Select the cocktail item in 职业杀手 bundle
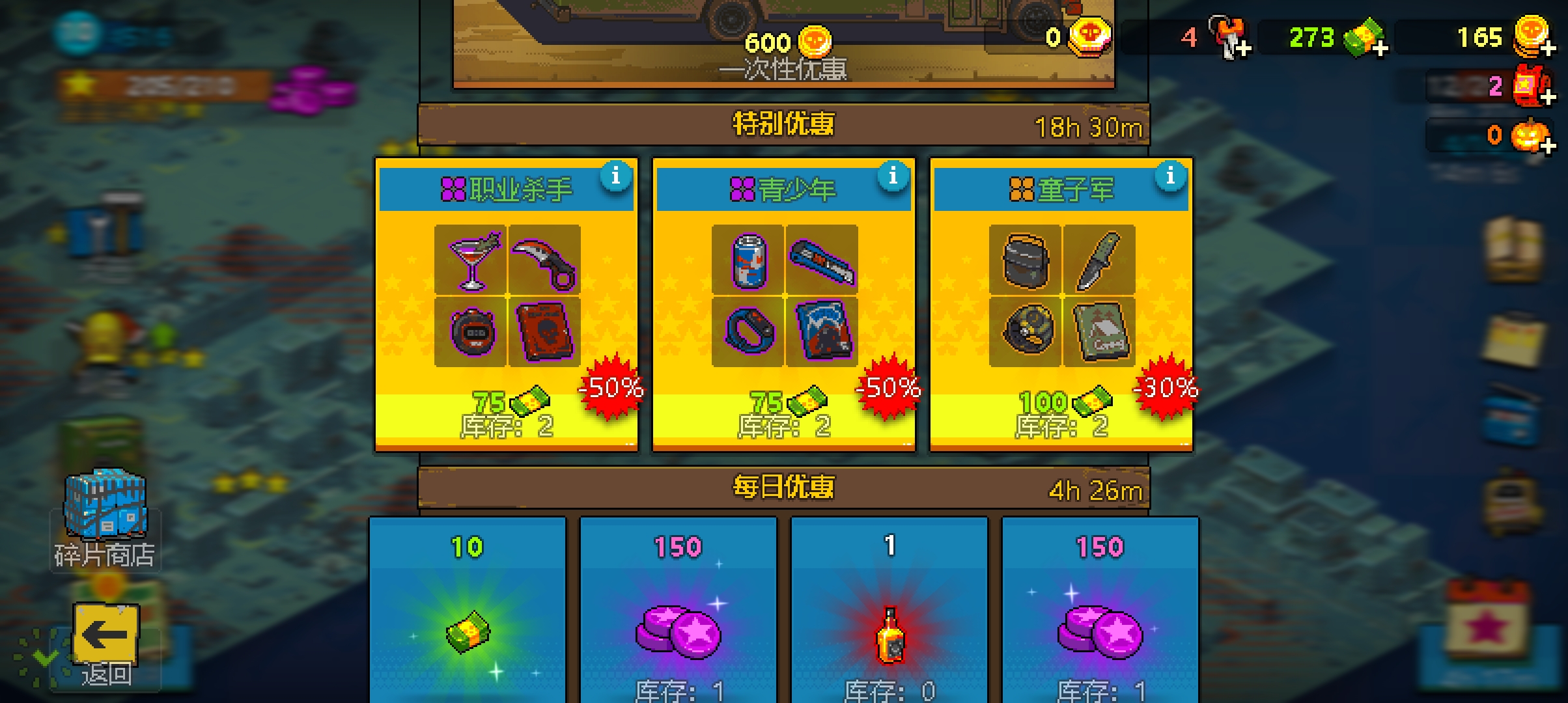The height and width of the screenshot is (703, 1568). point(471,260)
